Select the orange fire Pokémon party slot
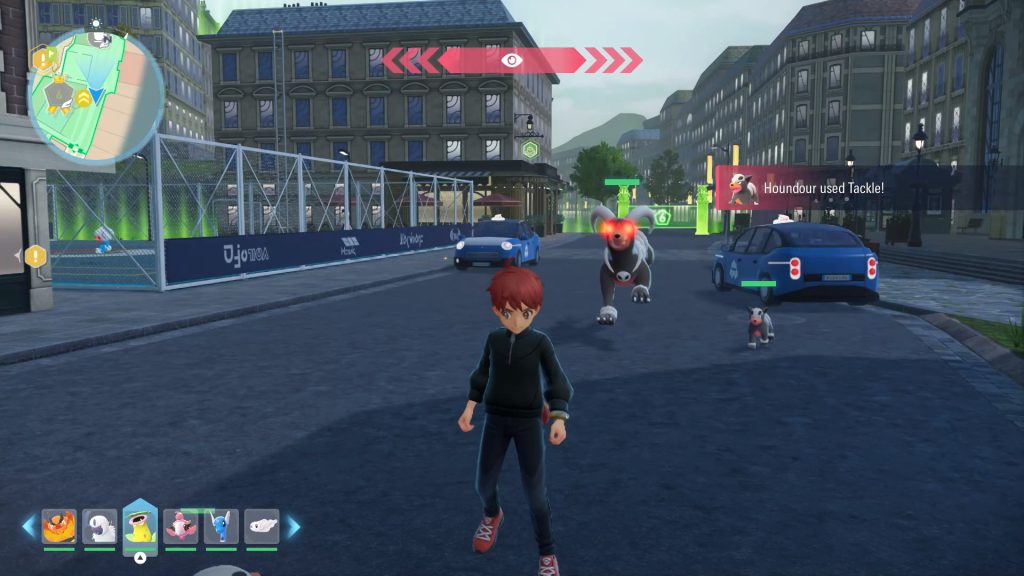 coord(59,527)
